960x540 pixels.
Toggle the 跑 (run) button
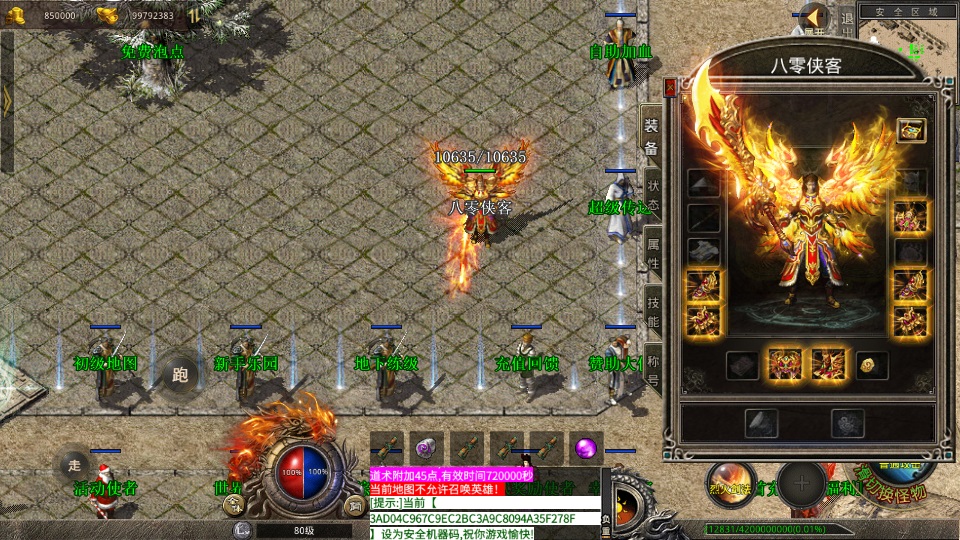tap(180, 374)
